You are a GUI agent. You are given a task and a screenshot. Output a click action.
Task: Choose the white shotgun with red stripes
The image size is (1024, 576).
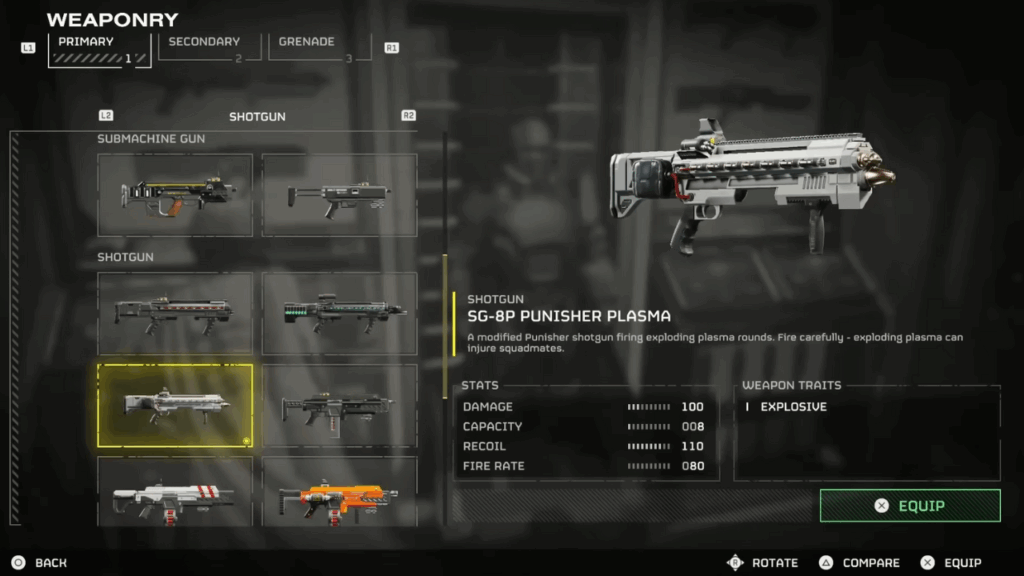[175, 491]
